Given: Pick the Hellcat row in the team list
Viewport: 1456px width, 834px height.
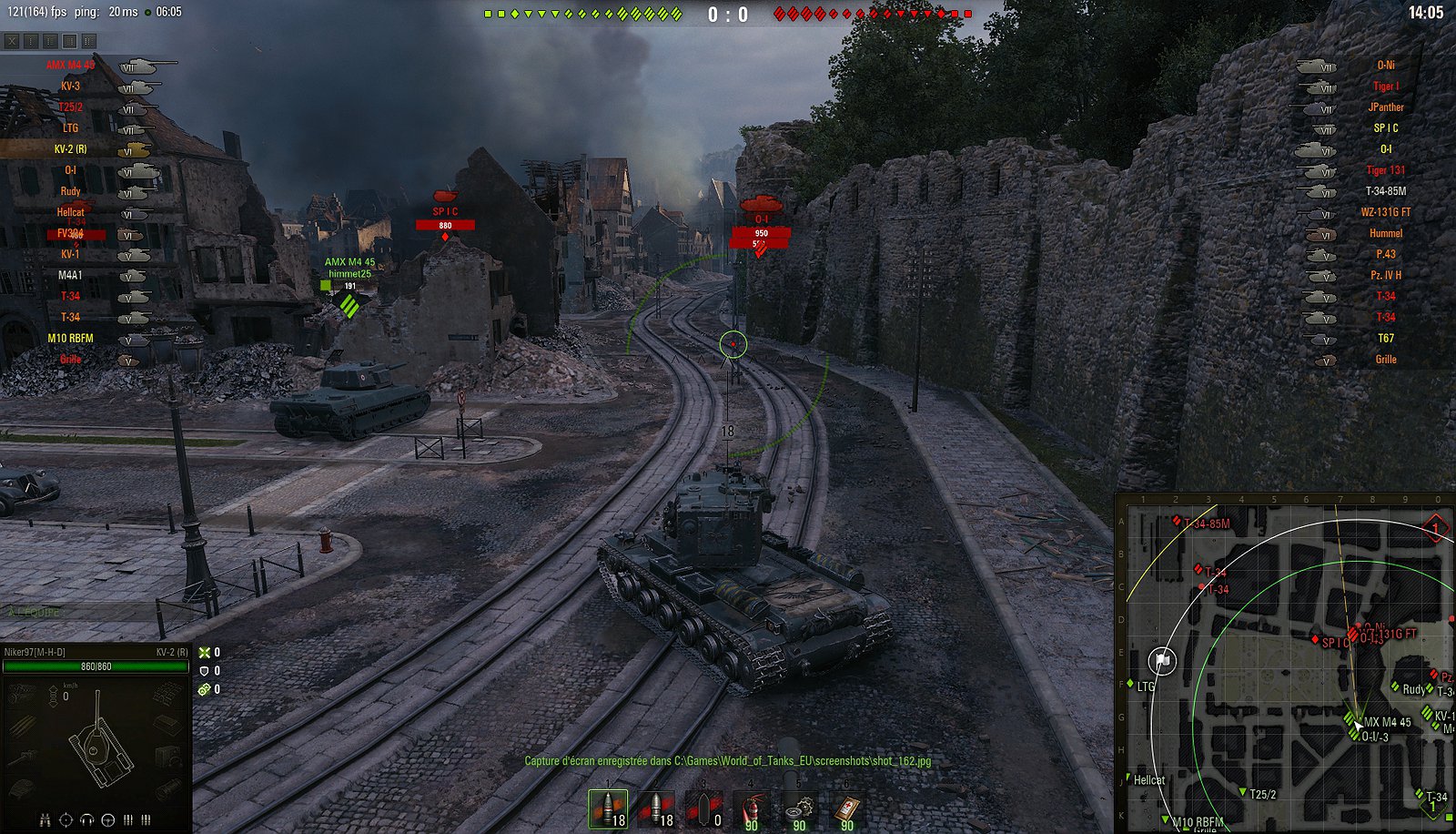Looking at the screenshot, I should tap(70, 212).
